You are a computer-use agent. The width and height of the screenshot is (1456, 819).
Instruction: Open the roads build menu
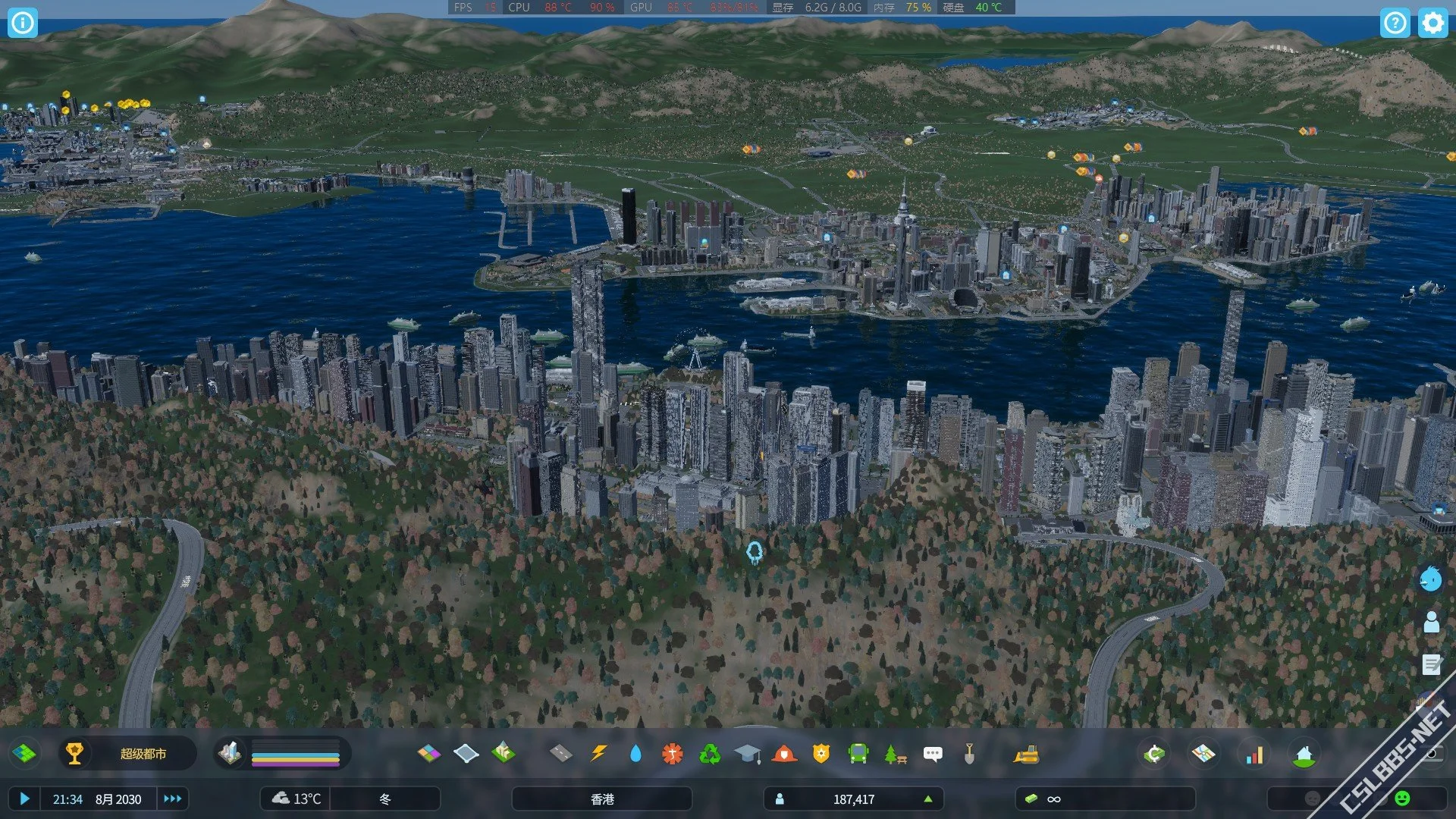[x=560, y=754]
